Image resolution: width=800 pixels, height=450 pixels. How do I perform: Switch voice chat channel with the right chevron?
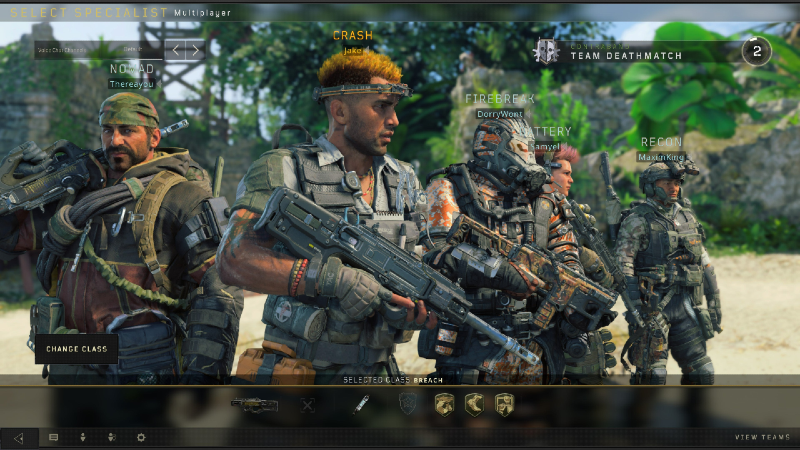195,49
